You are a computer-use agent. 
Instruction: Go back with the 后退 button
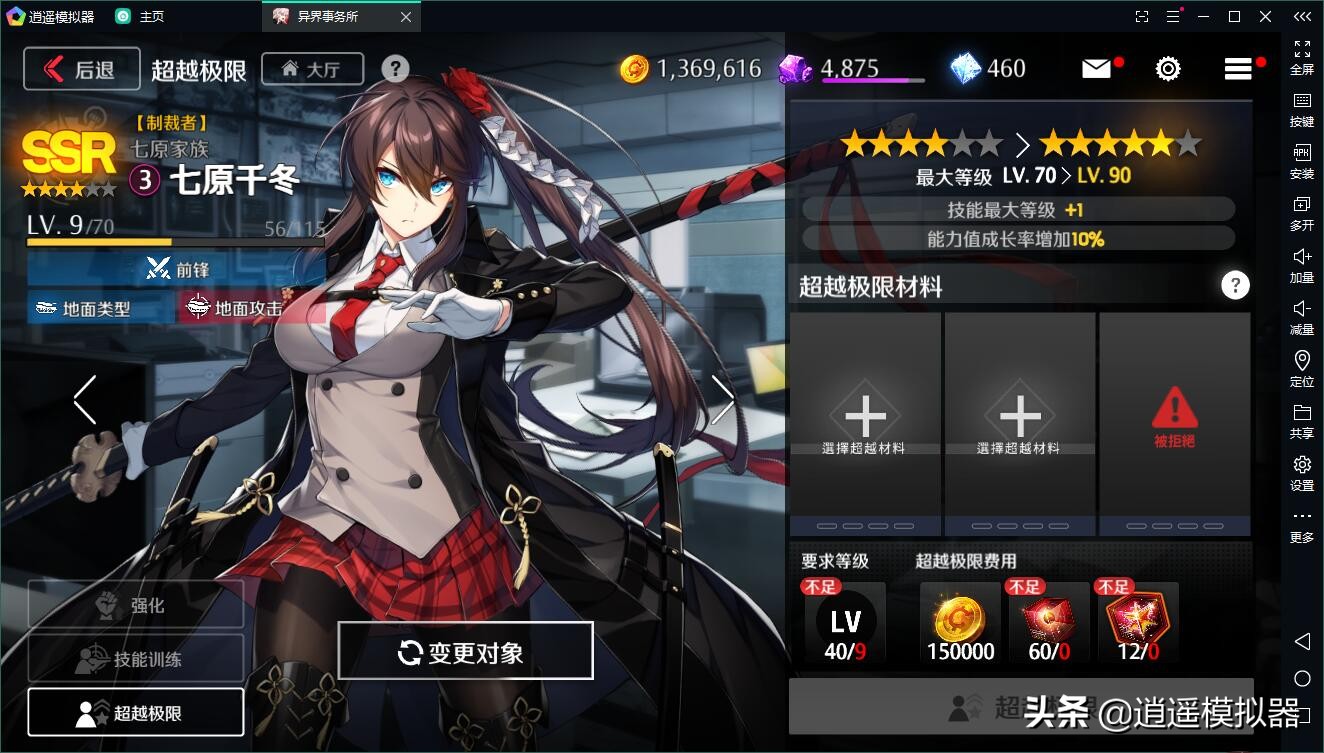(x=81, y=69)
